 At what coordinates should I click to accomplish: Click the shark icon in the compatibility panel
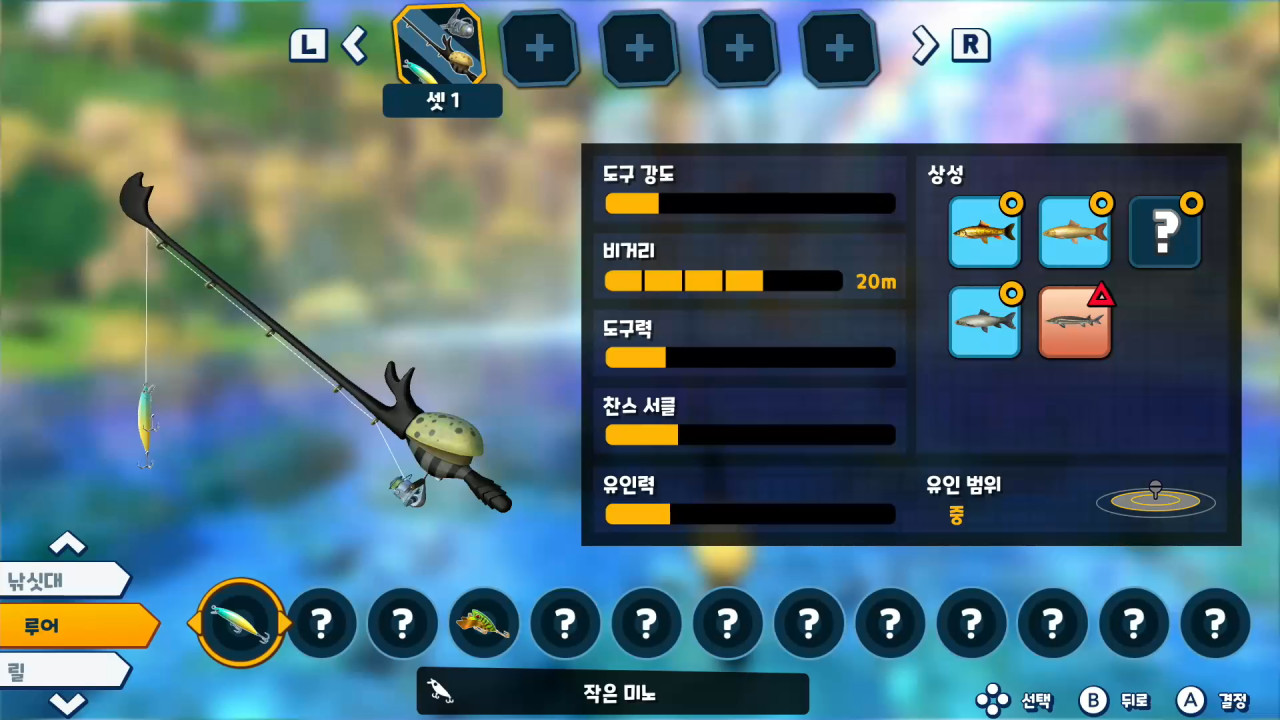coord(984,322)
